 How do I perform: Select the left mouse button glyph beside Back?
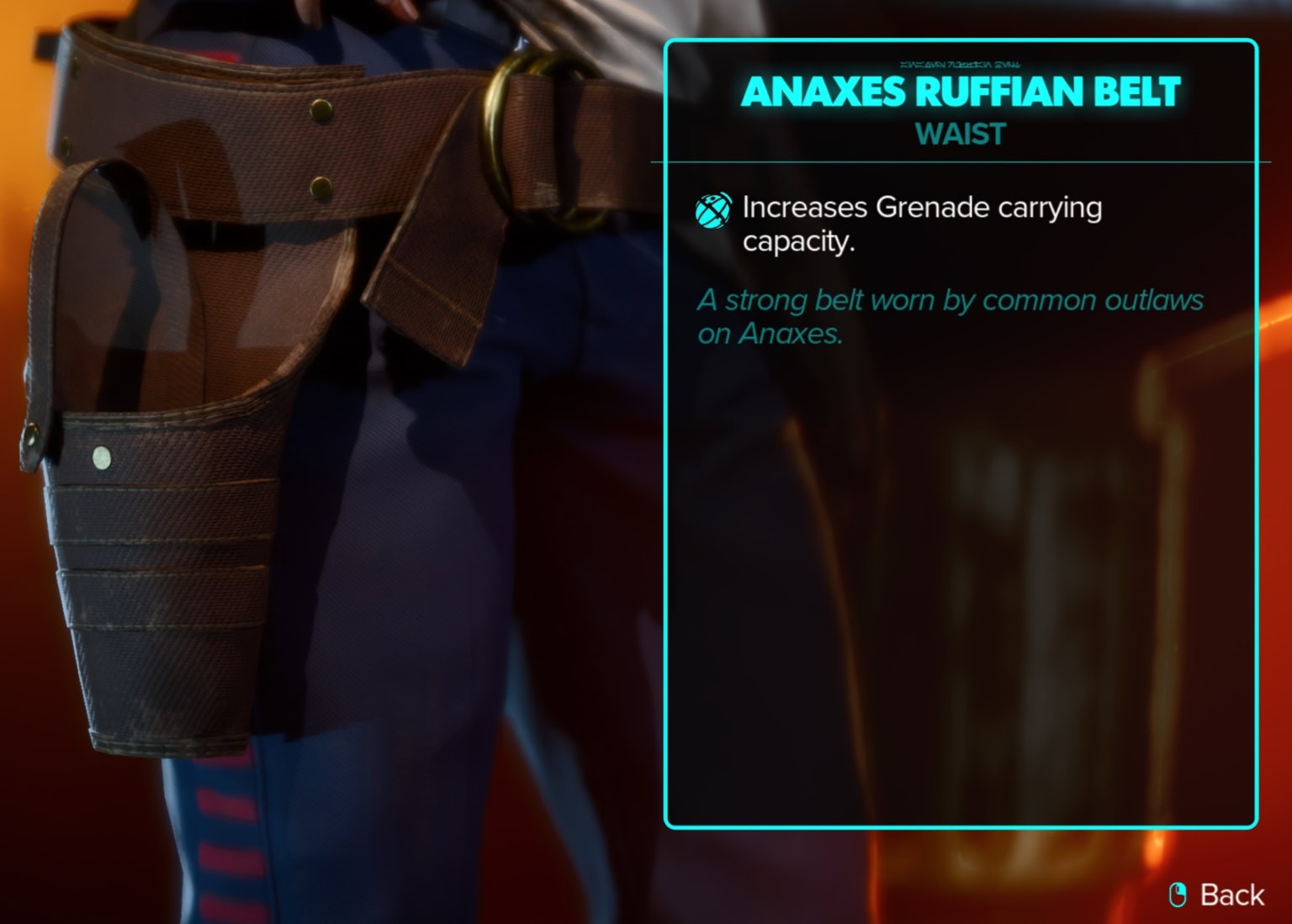point(1178,895)
